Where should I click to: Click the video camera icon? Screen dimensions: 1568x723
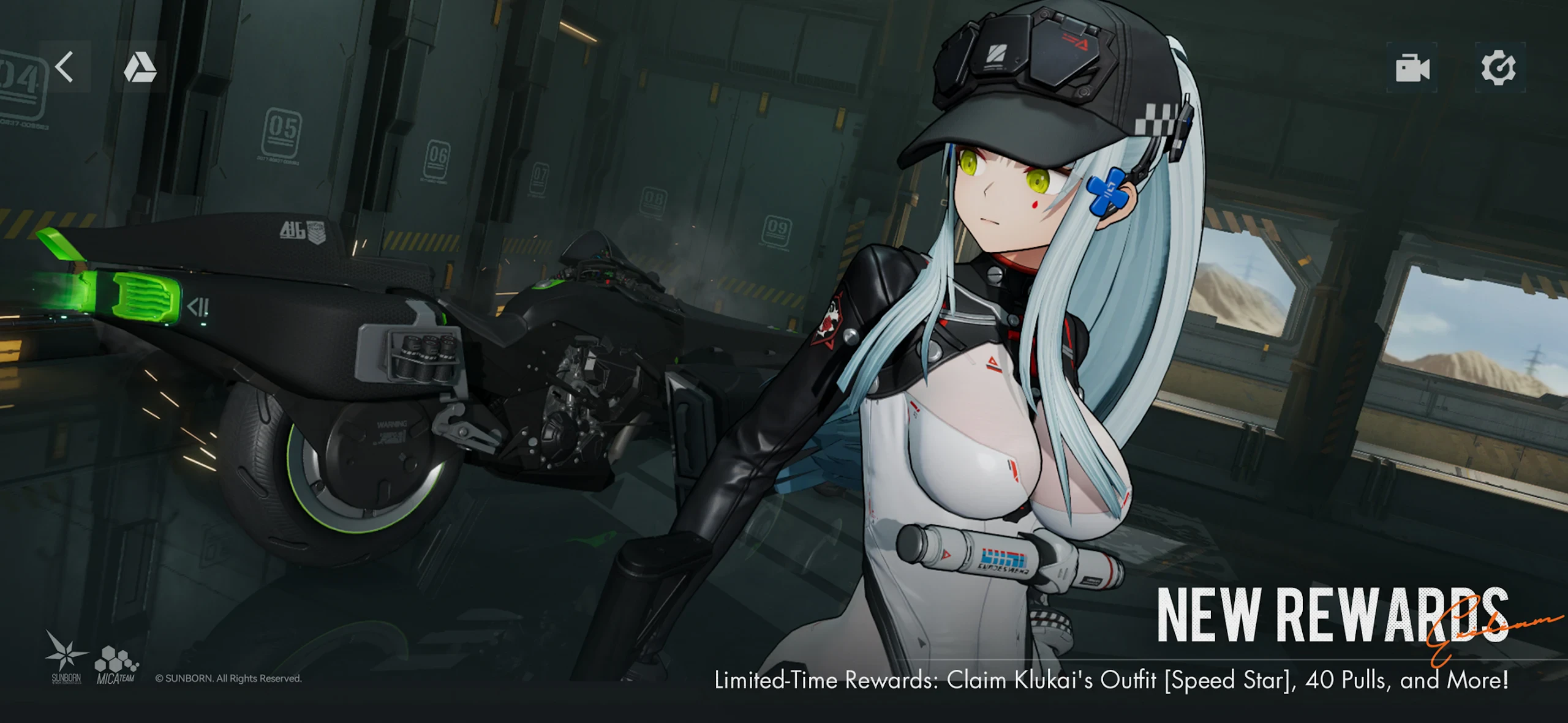click(1412, 67)
